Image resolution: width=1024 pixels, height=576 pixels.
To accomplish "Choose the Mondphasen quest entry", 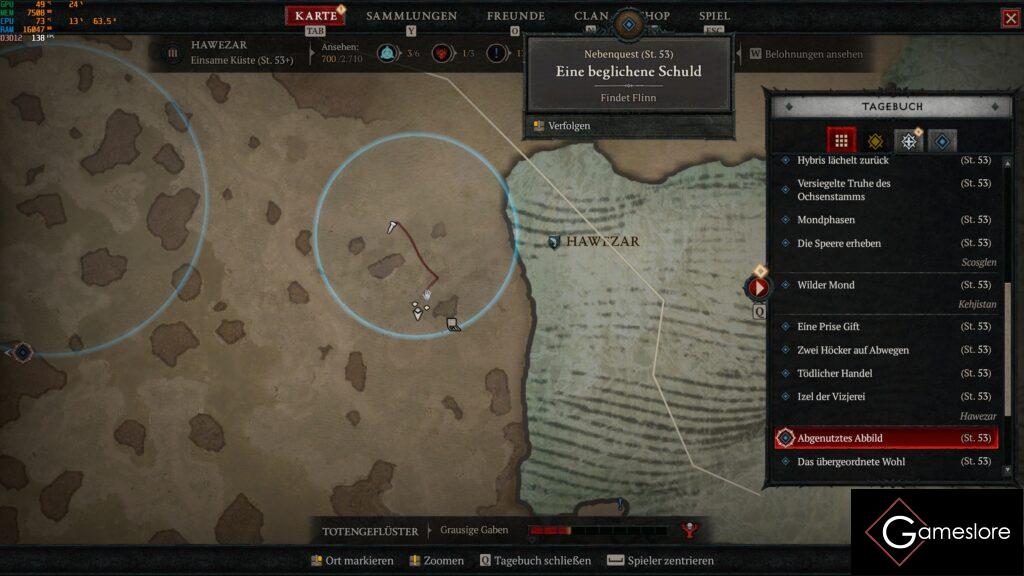I will pos(826,220).
